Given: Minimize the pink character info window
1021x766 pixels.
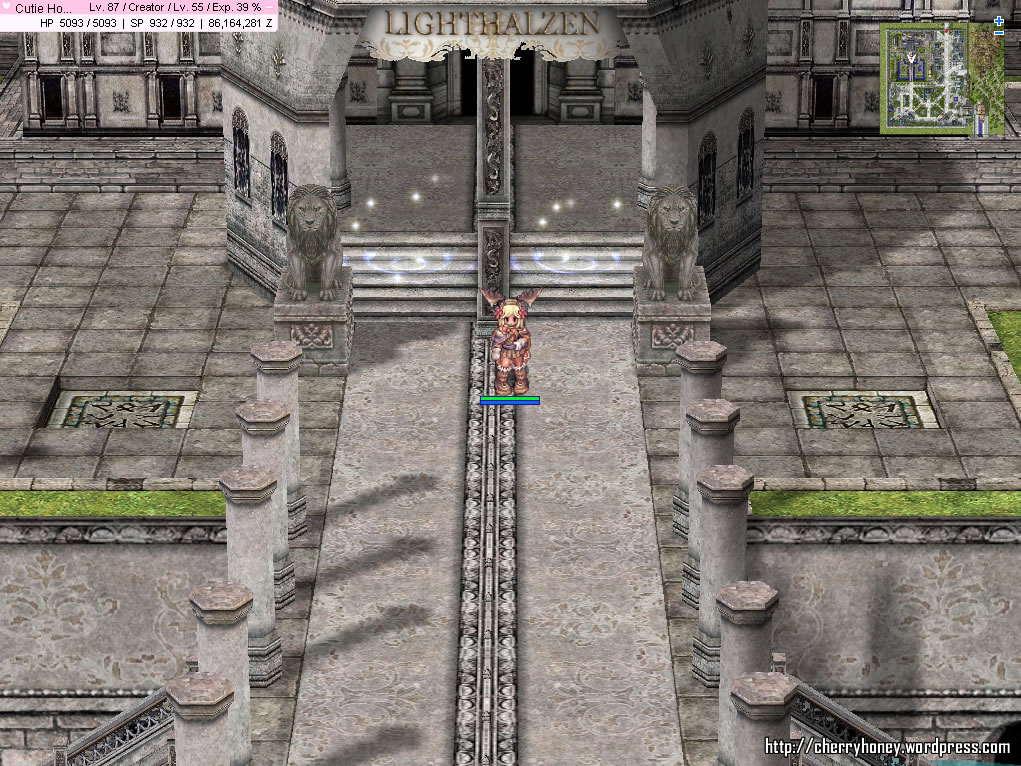Looking at the screenshot, I should 269,7.
